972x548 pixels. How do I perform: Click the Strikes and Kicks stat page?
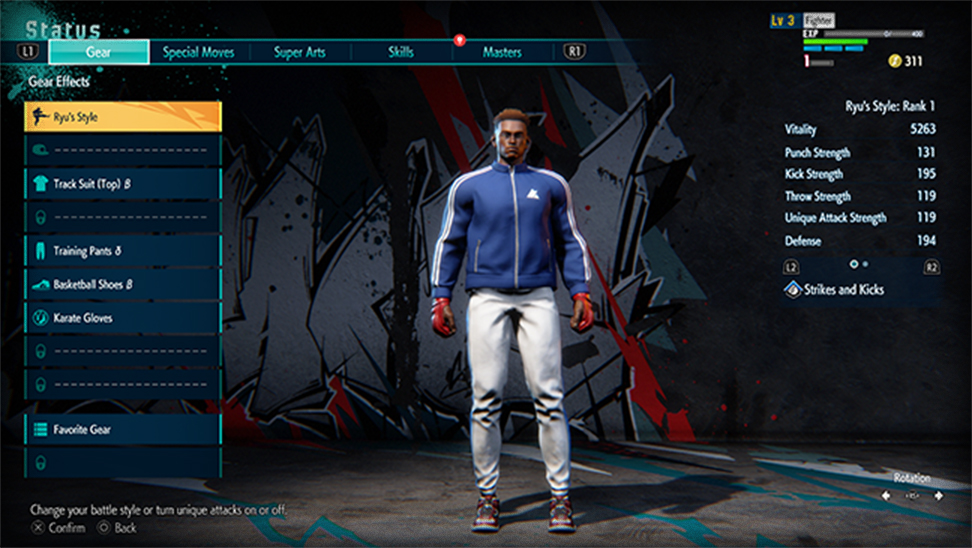[860, 290]
